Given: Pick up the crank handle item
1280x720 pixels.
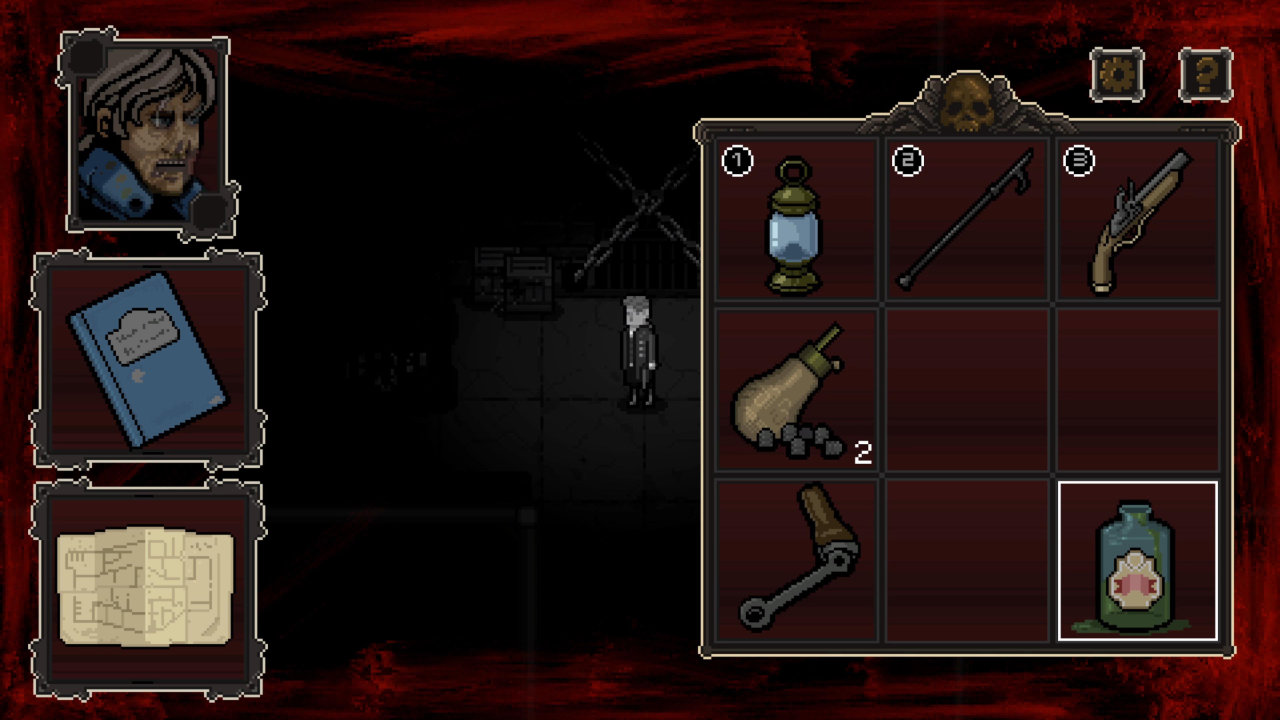Looking at the screenshot, I should tap(795, 565).
